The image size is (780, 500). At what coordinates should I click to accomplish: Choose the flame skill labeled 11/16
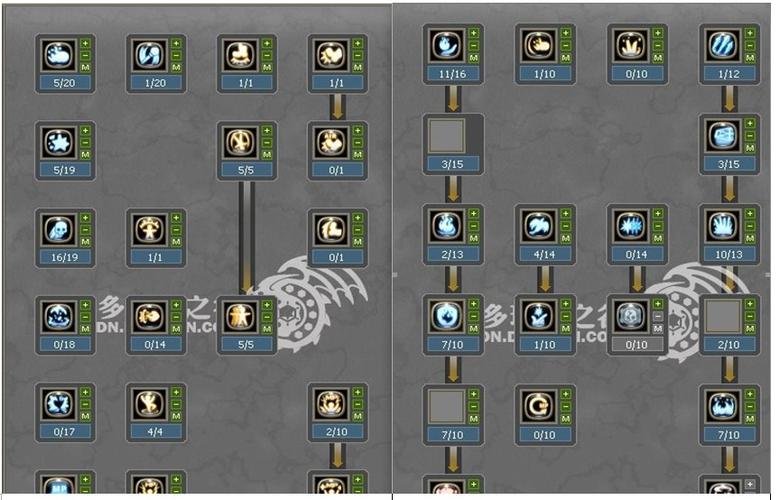(x=445, y=45)
